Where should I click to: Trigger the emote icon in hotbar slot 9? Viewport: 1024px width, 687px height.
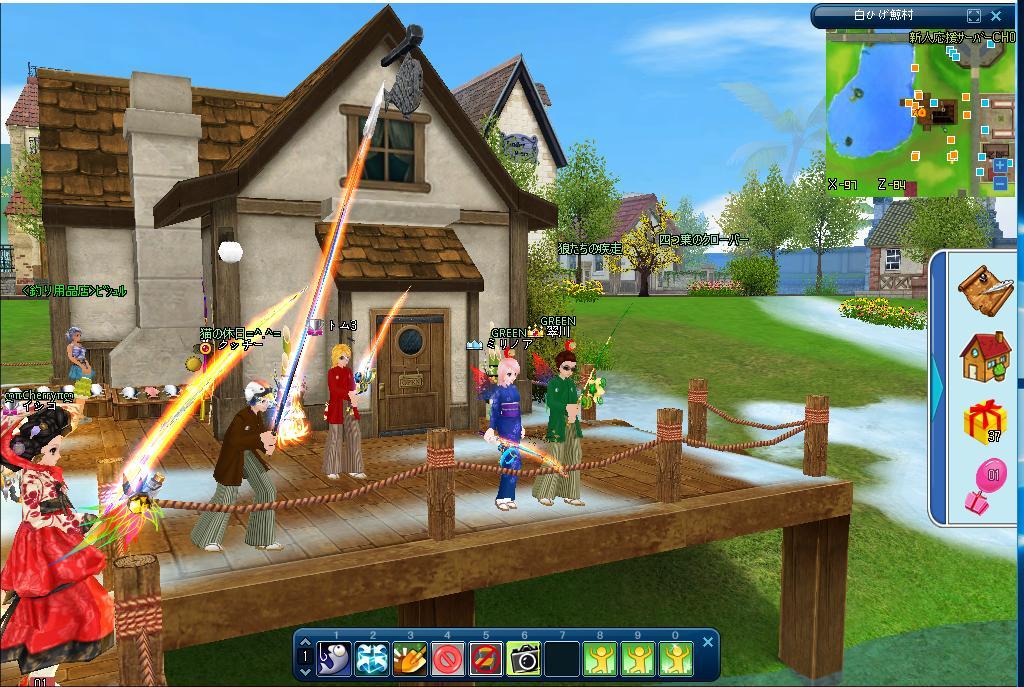[x=638, y=658]
